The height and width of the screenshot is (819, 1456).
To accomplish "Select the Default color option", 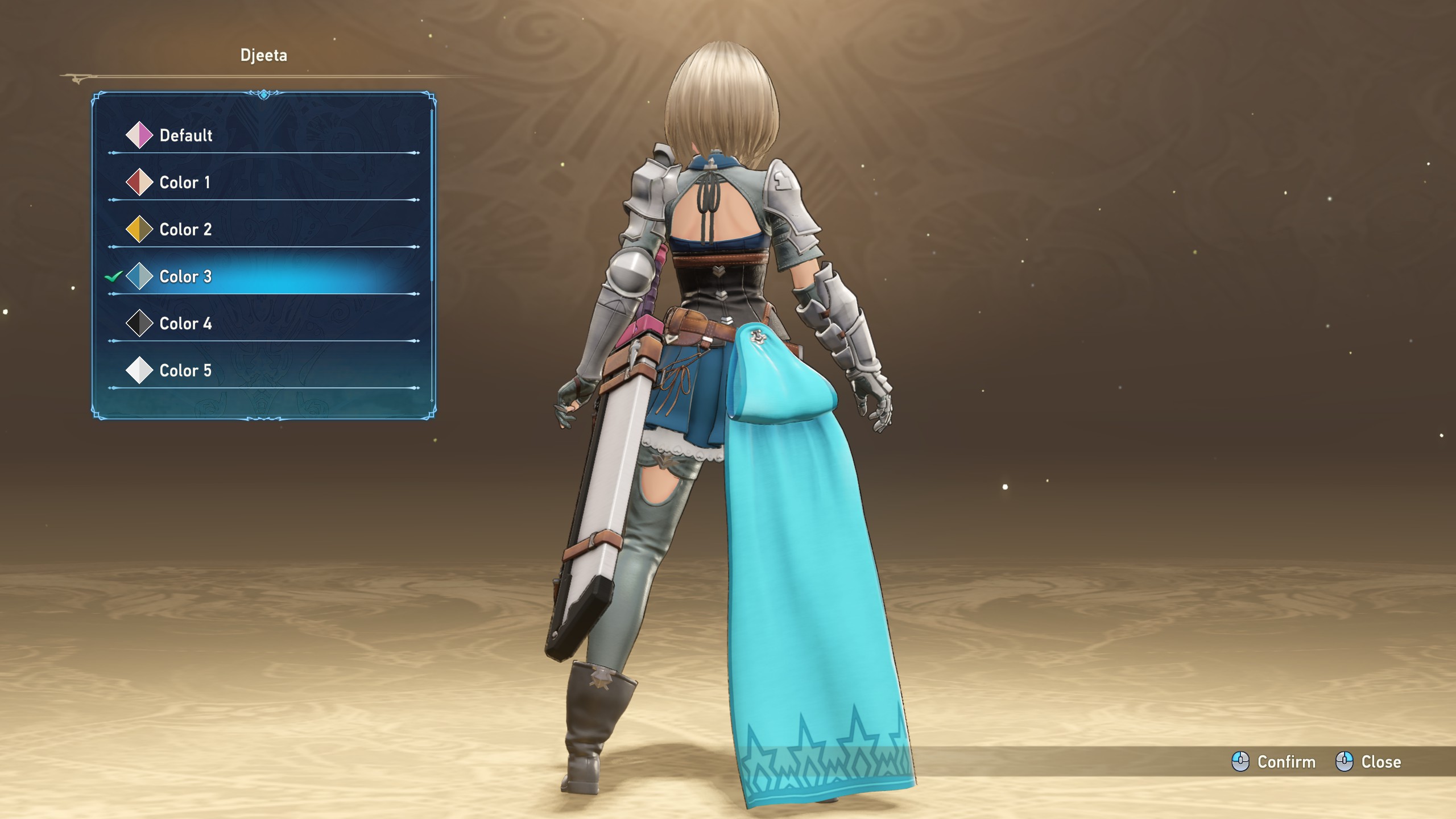I will click(x=185, y=135).
